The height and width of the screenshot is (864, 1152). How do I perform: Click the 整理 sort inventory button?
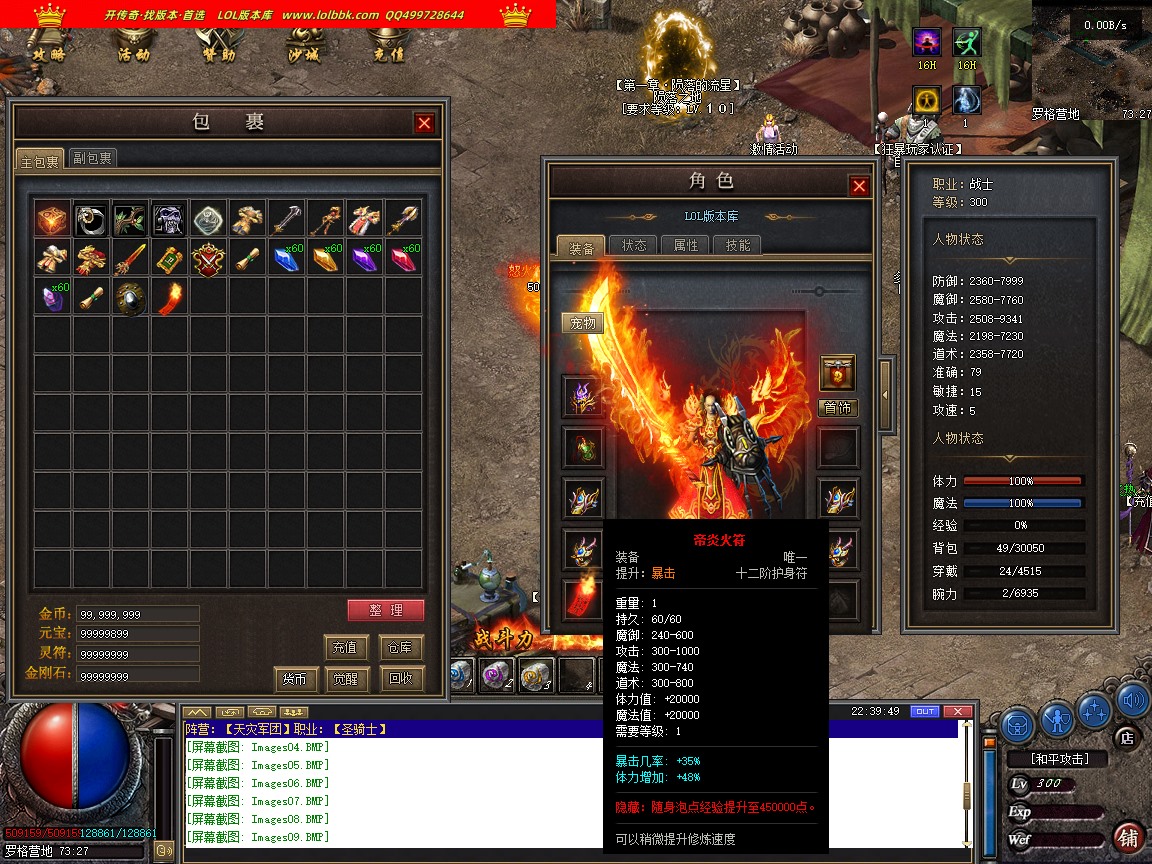[386, 610]
